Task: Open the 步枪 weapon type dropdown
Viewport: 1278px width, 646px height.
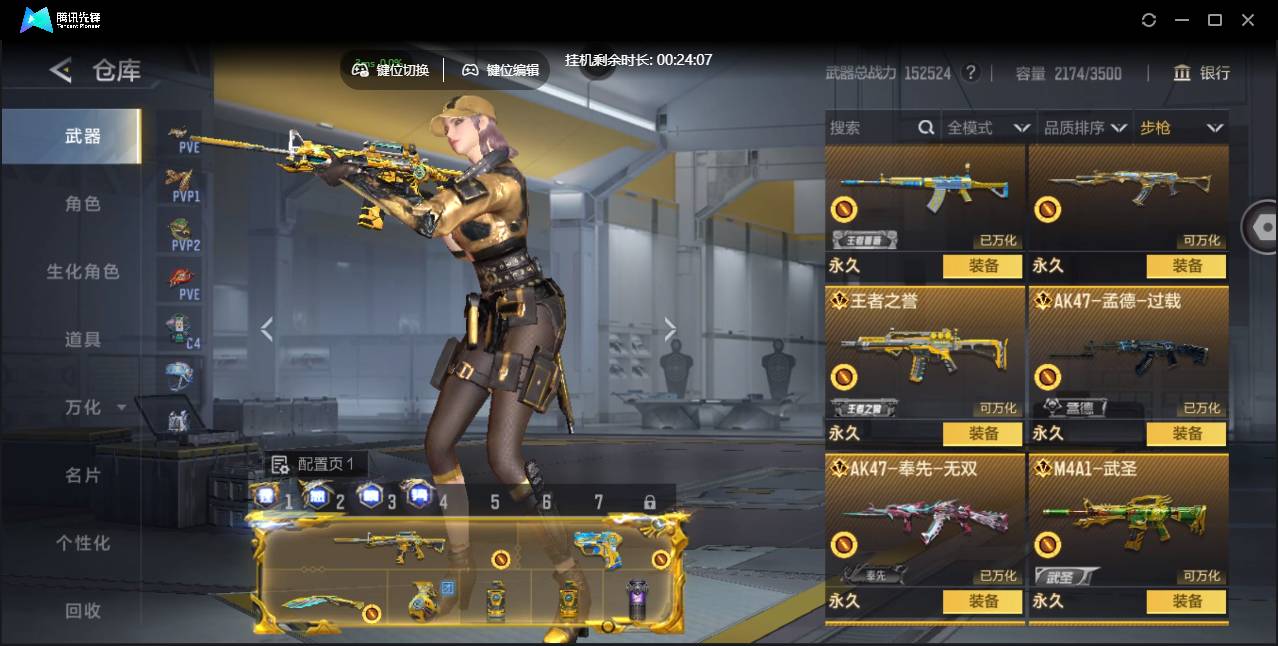Action: point(1181,128)
